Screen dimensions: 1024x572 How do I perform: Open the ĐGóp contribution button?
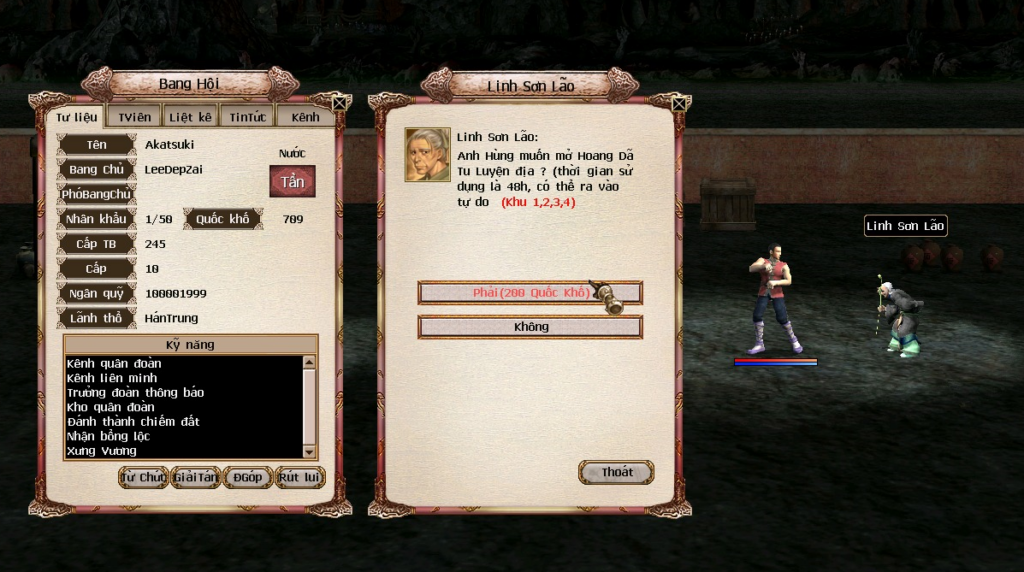[248, 478]
